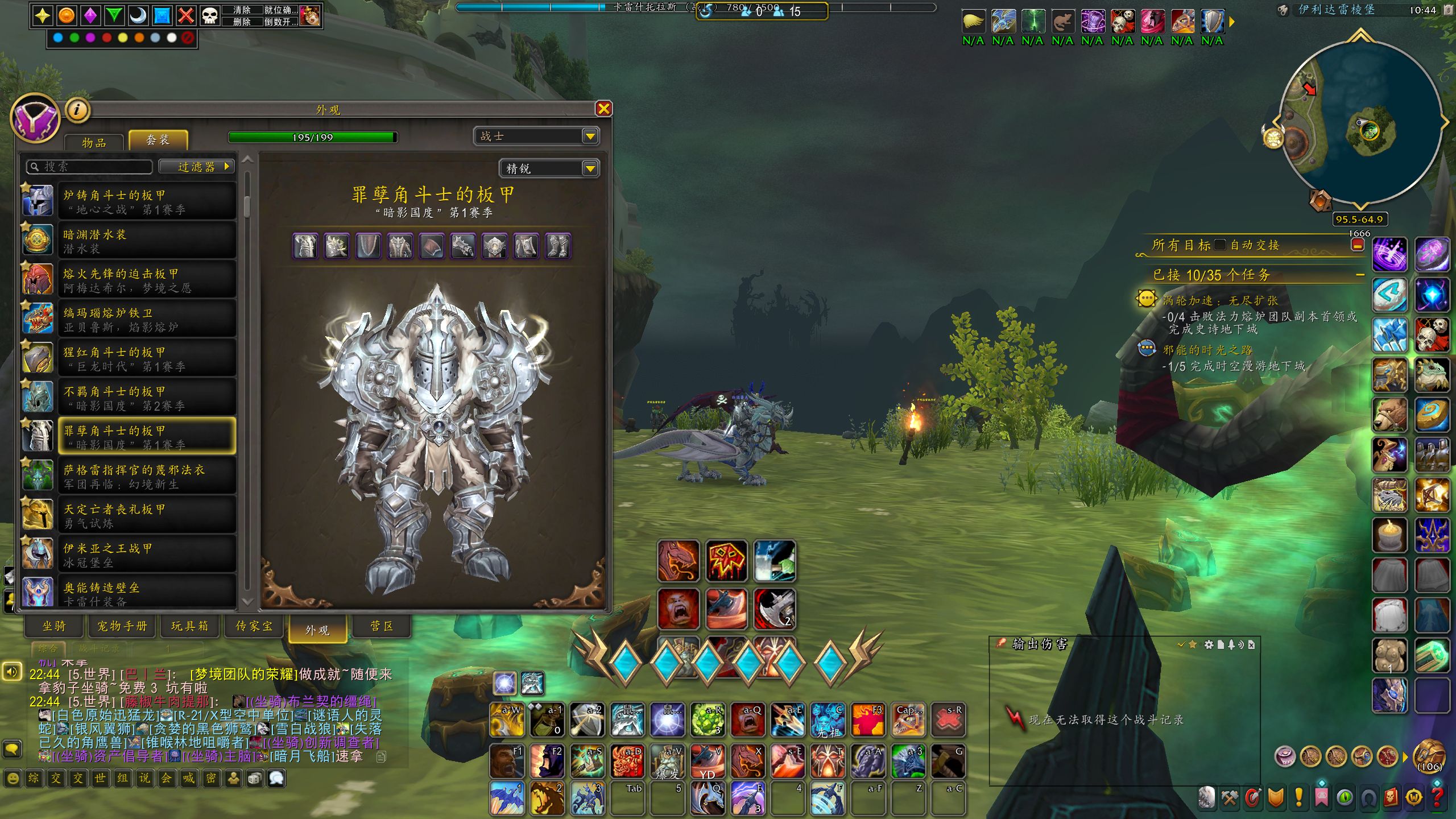Screen dimensions: 1456x819
Task: Open the 过滤器 filter menu
Action: point(197,167)
